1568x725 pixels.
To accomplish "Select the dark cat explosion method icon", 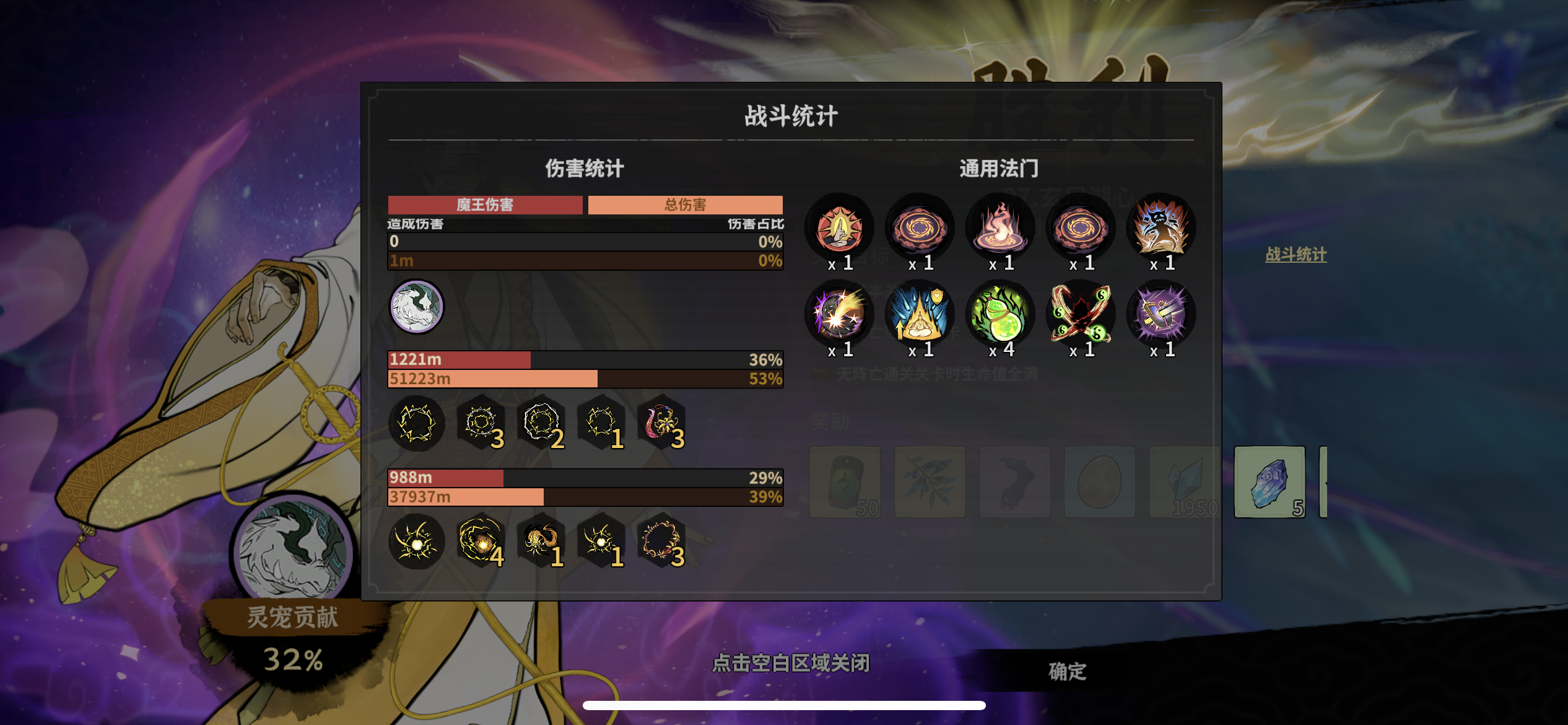I will (x=1161, y=227).
